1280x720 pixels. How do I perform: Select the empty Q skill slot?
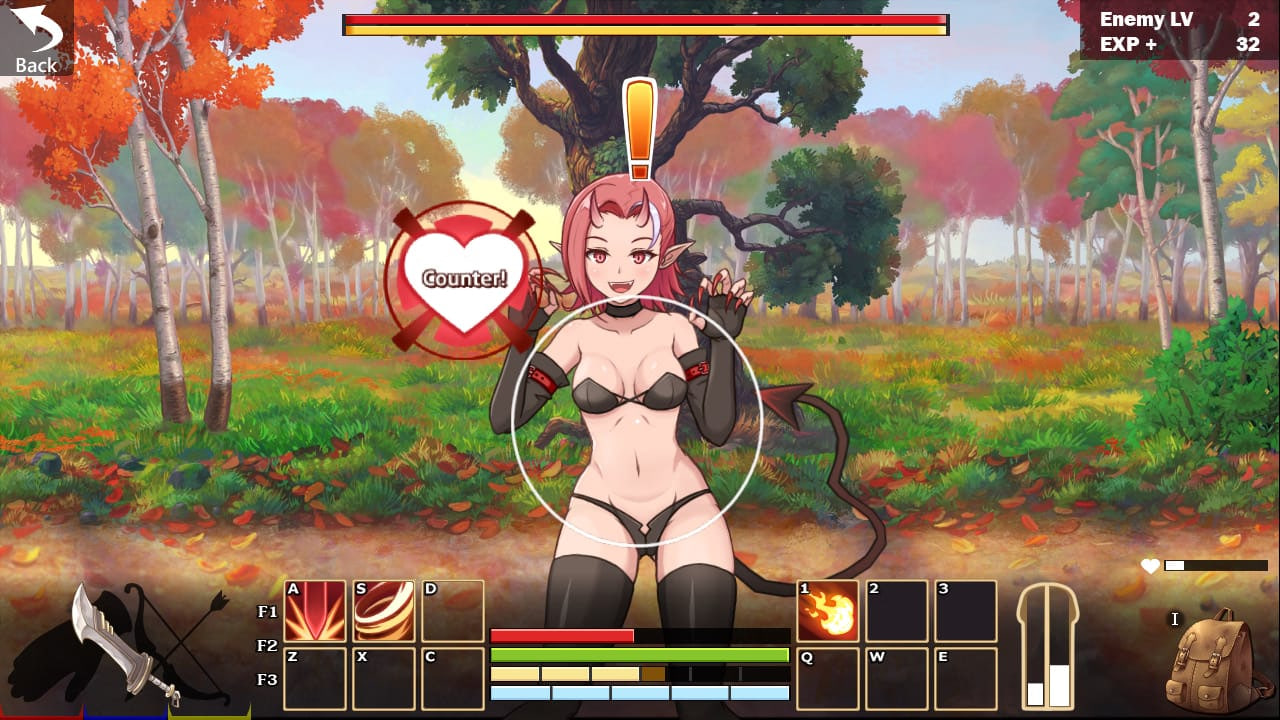(x=828, y=680)
